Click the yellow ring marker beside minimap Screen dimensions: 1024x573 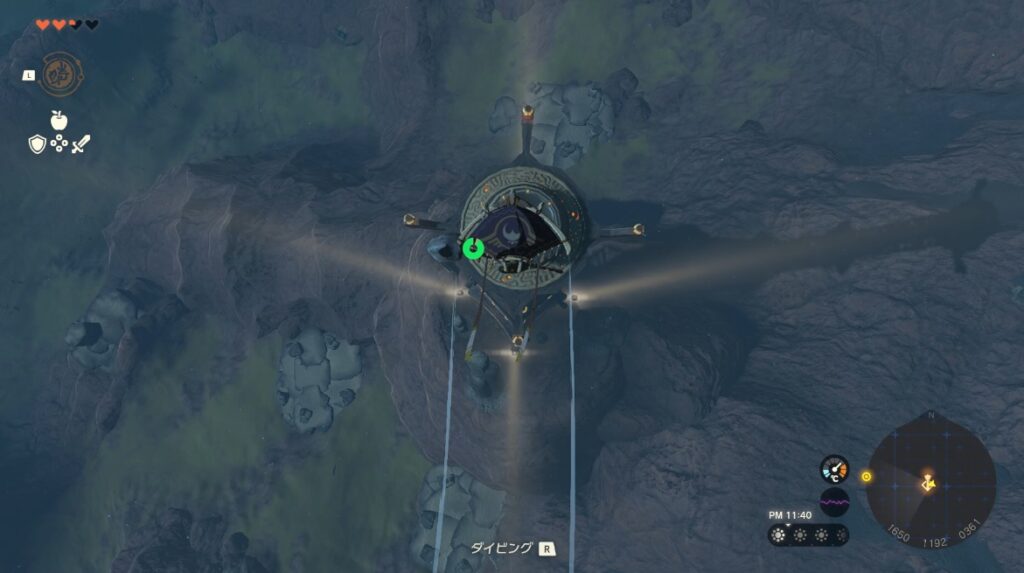[866, 476]
